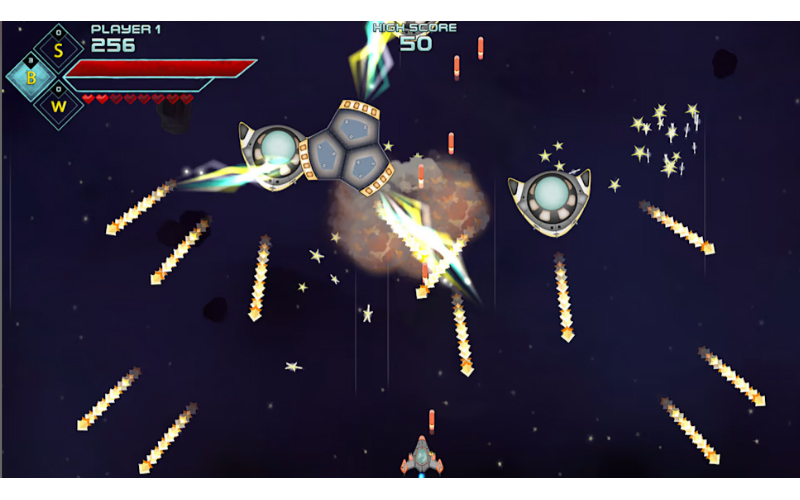800x500 pixels.
Task: Select the S diamond power-up slot
Action: click(58, 48)
